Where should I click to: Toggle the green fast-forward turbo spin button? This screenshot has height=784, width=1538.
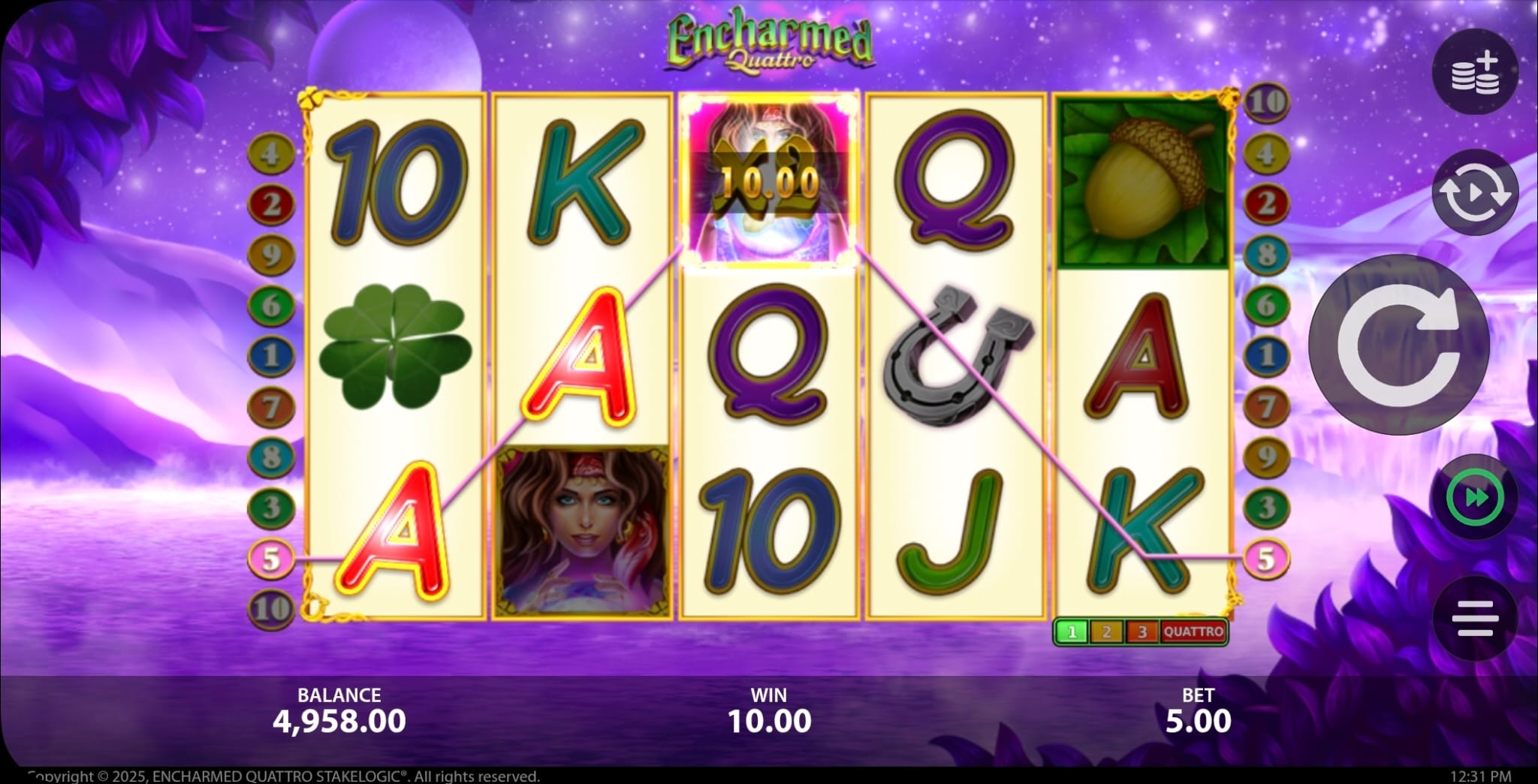pos(1475,497)
